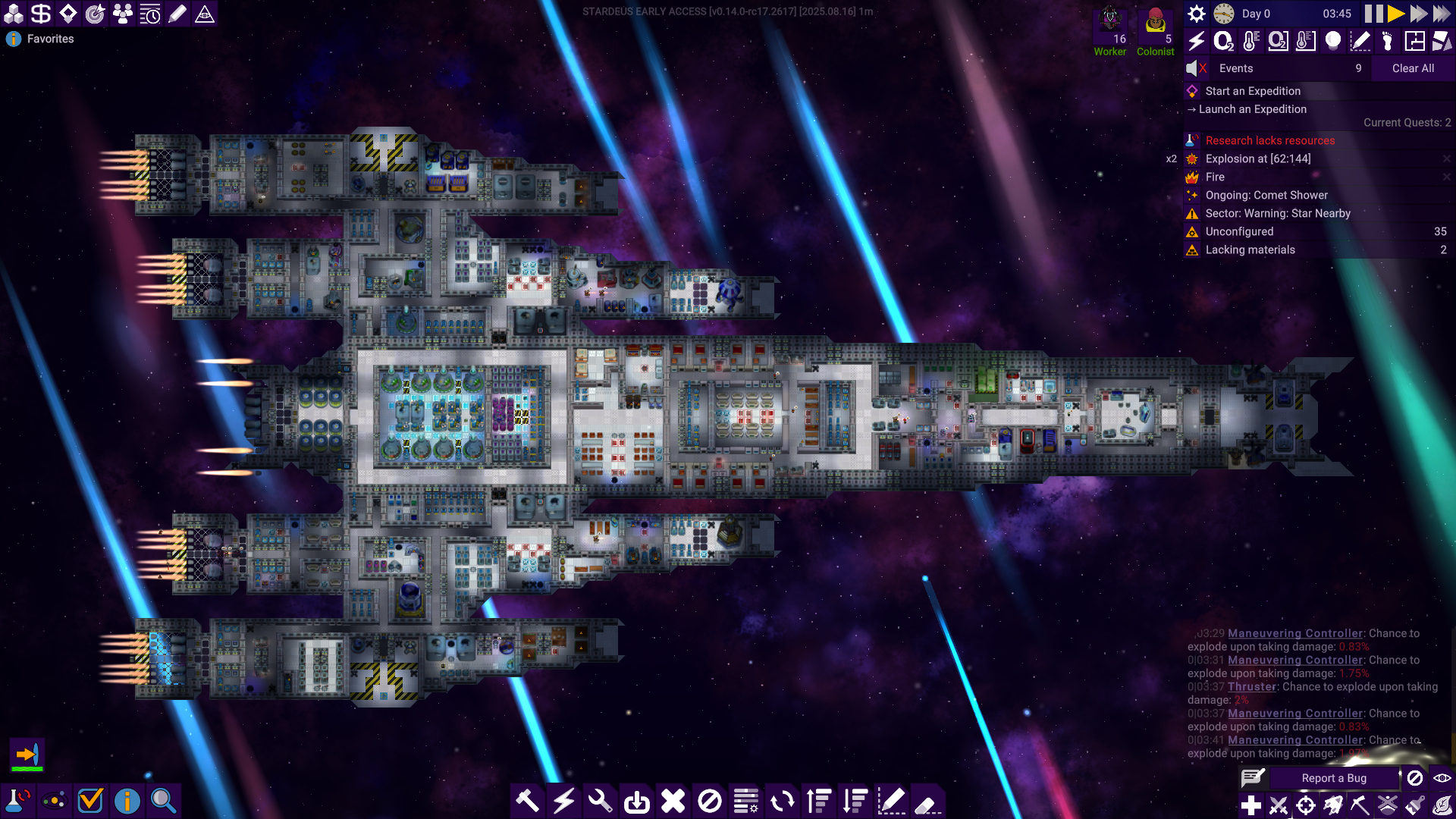Open the Start an Expedition quest

1253,91
